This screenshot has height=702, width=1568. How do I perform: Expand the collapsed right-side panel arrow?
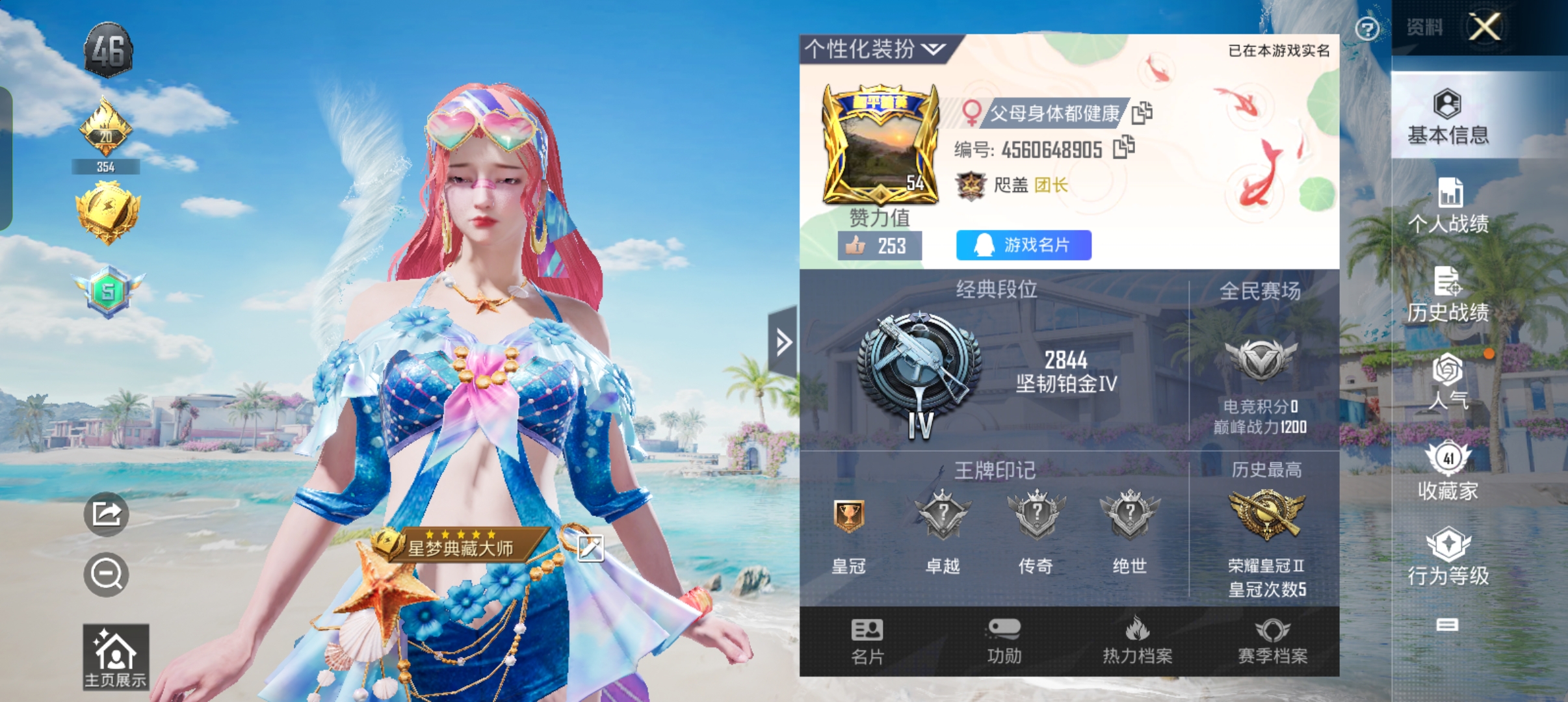pos(783,343)
